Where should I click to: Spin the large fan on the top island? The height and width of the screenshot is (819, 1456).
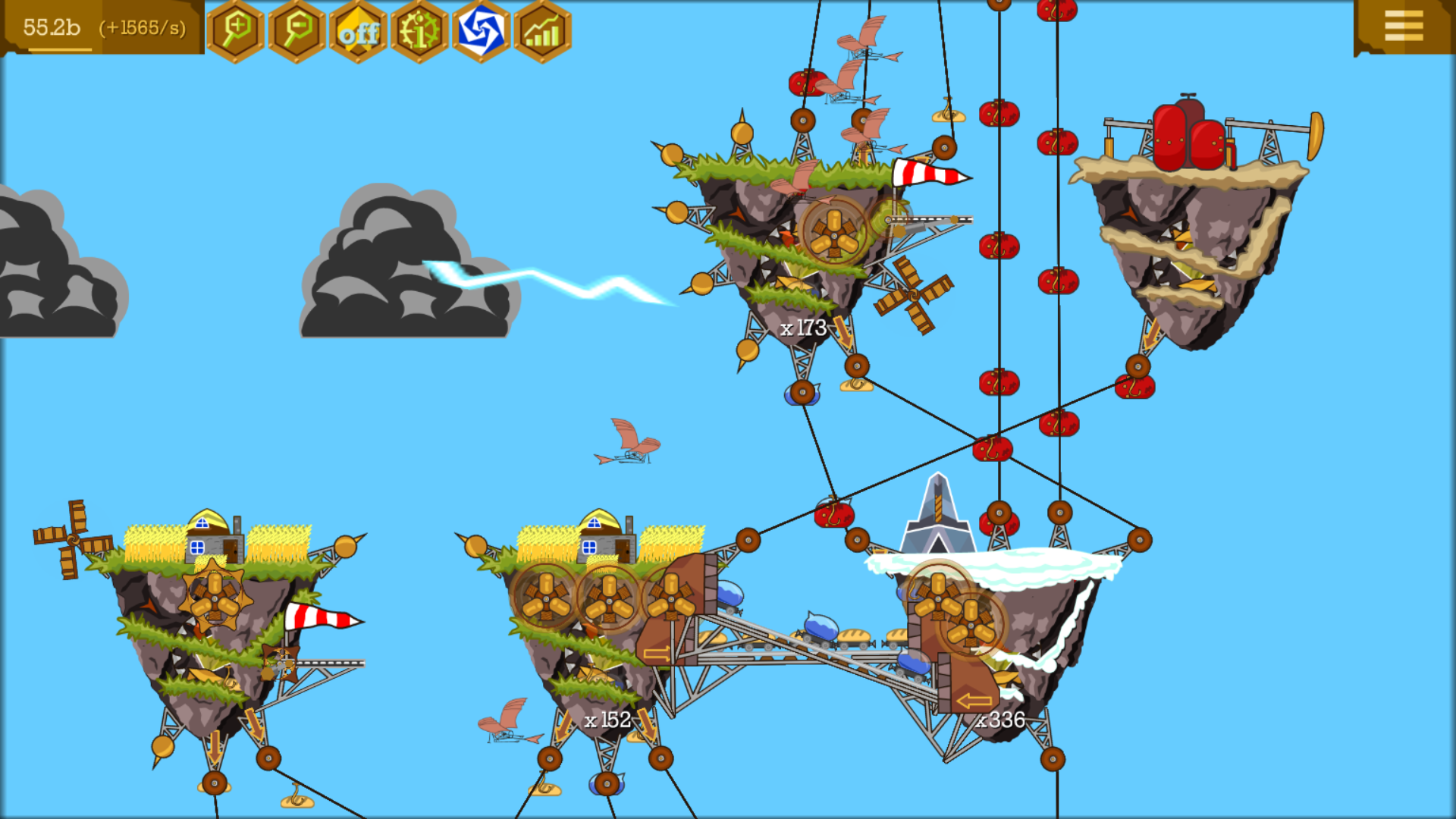tap(834, 235)
